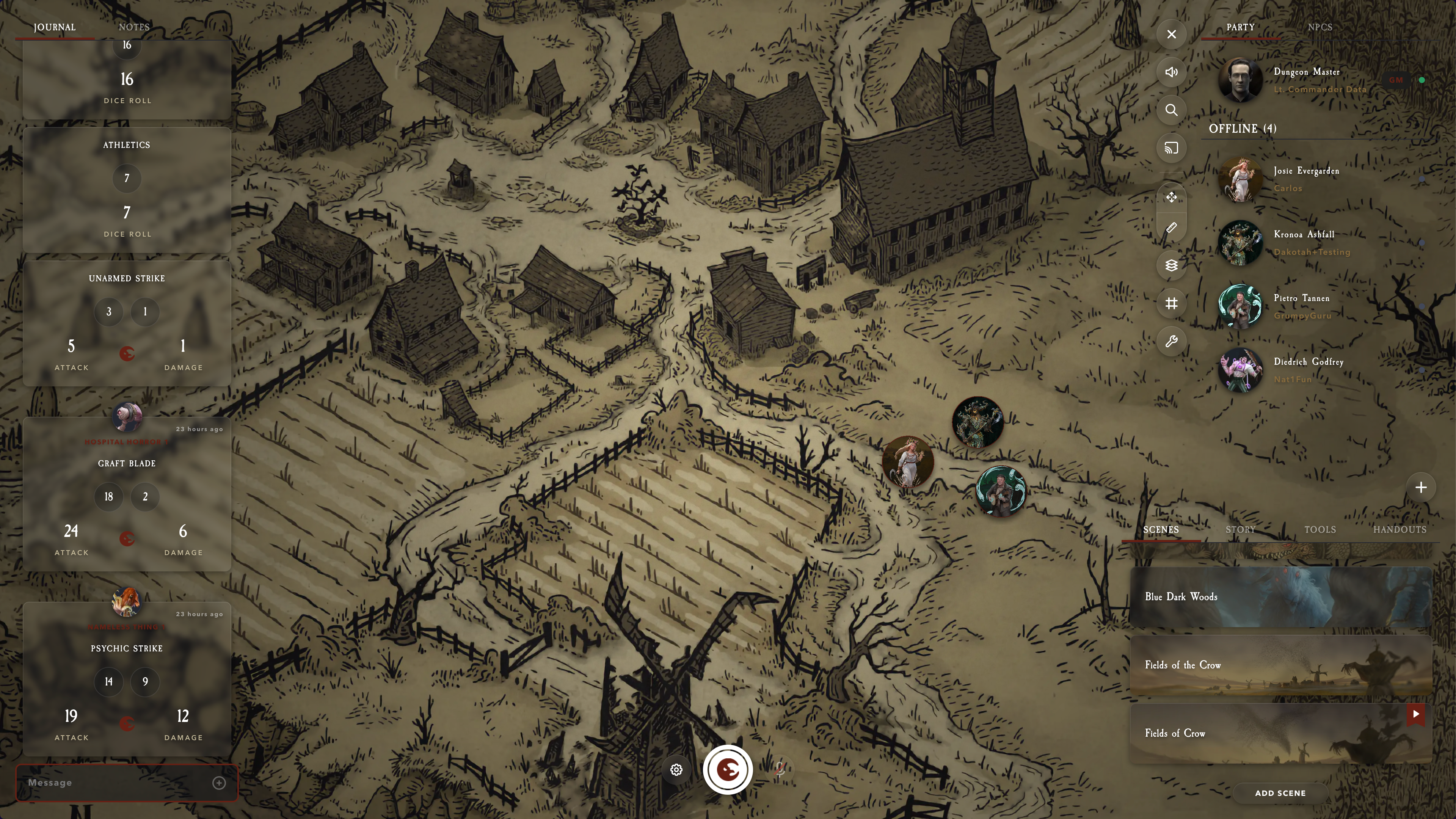
Task: Open the Blue Dark Woods scene
Action: (x=1280, y=597)
